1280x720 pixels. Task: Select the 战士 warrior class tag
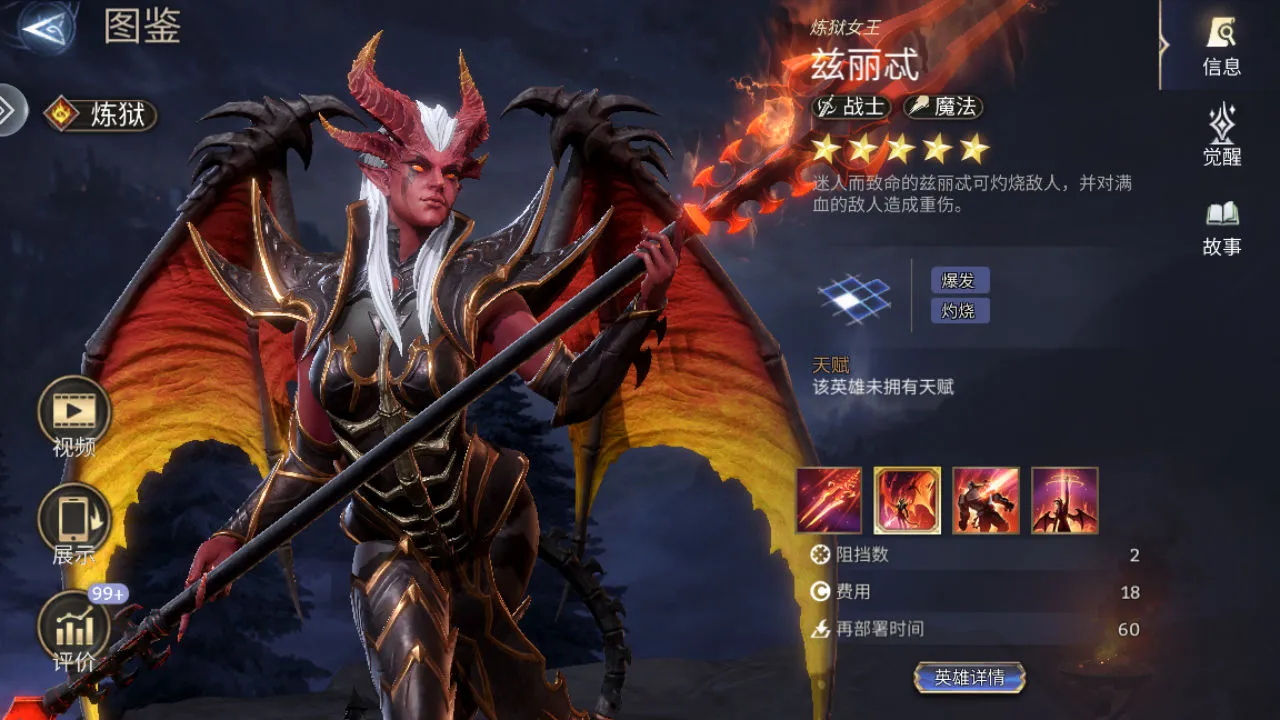coord(853,107)
